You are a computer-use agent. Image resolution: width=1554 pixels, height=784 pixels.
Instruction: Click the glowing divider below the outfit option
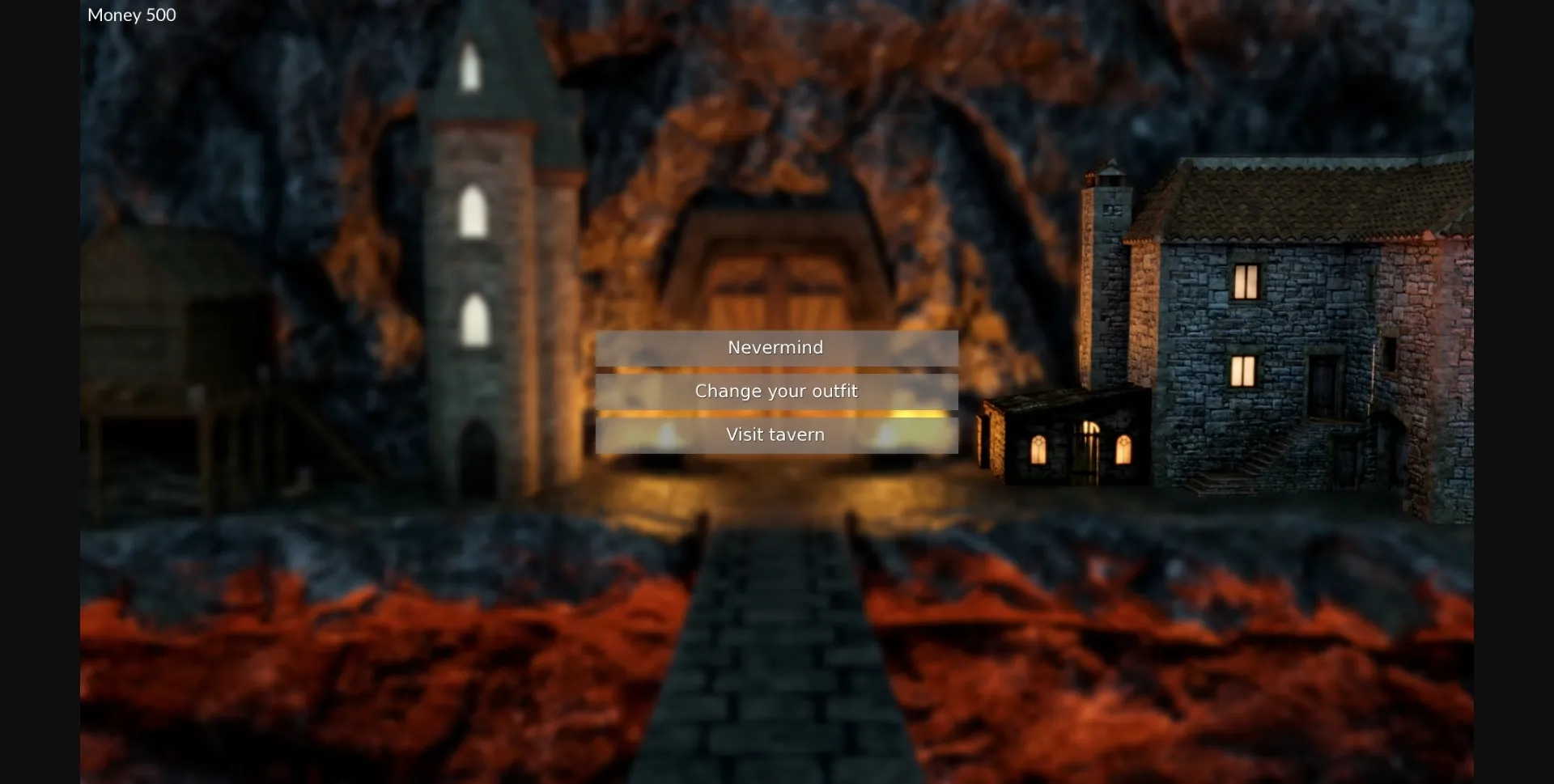[775, 413]
